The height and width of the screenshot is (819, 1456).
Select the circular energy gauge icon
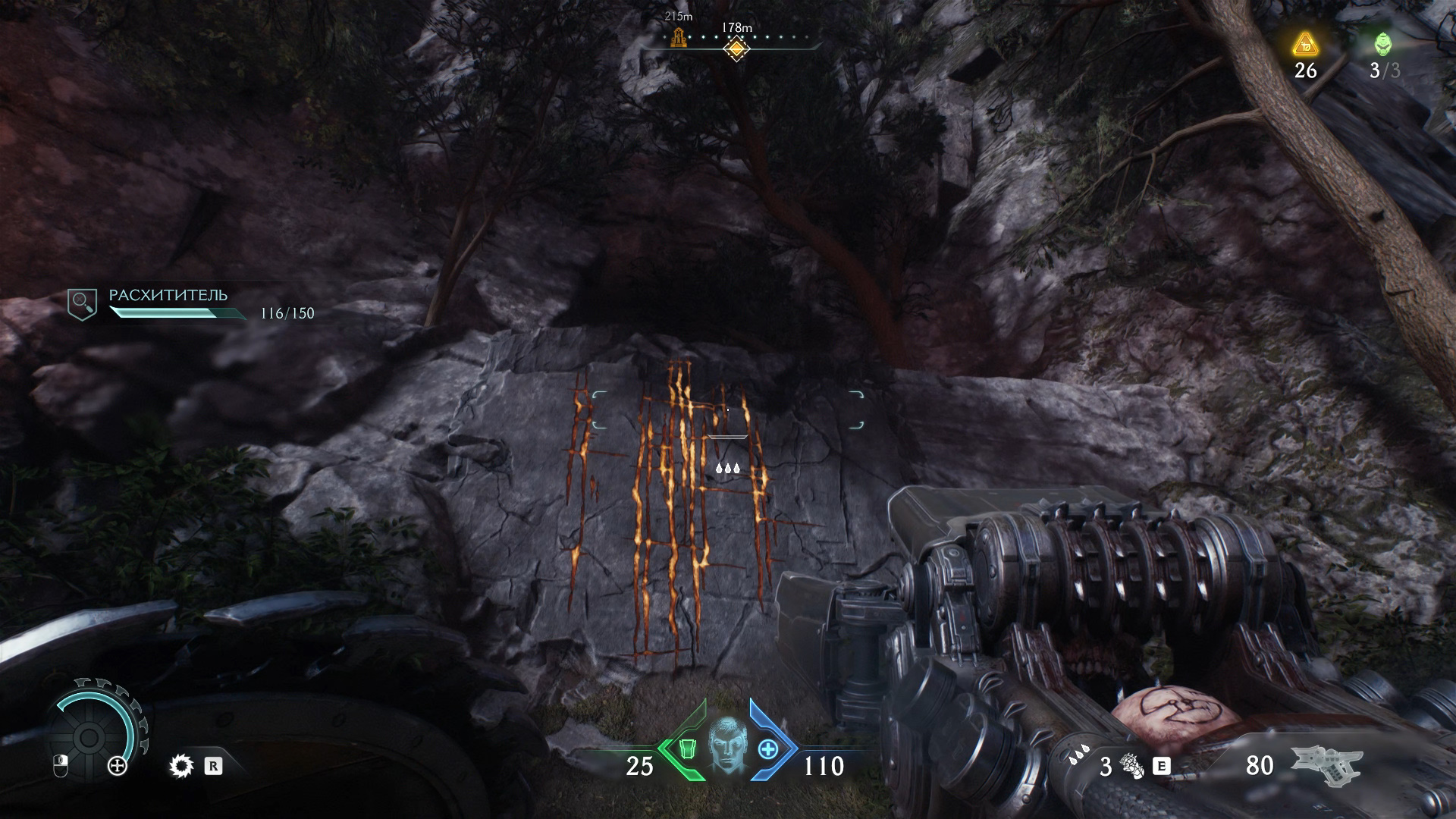89,736
